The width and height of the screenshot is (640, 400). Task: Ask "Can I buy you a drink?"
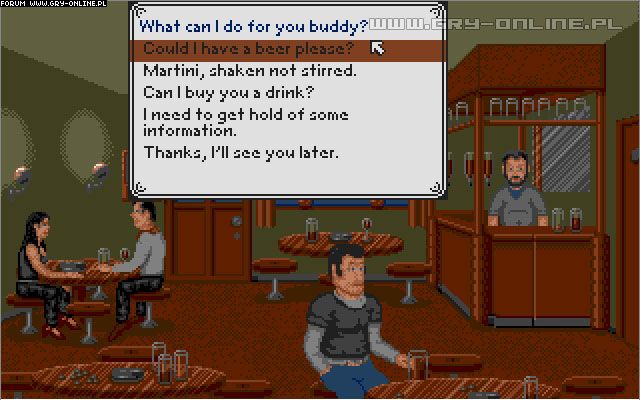pyautogui.click(x=230, y=94)
